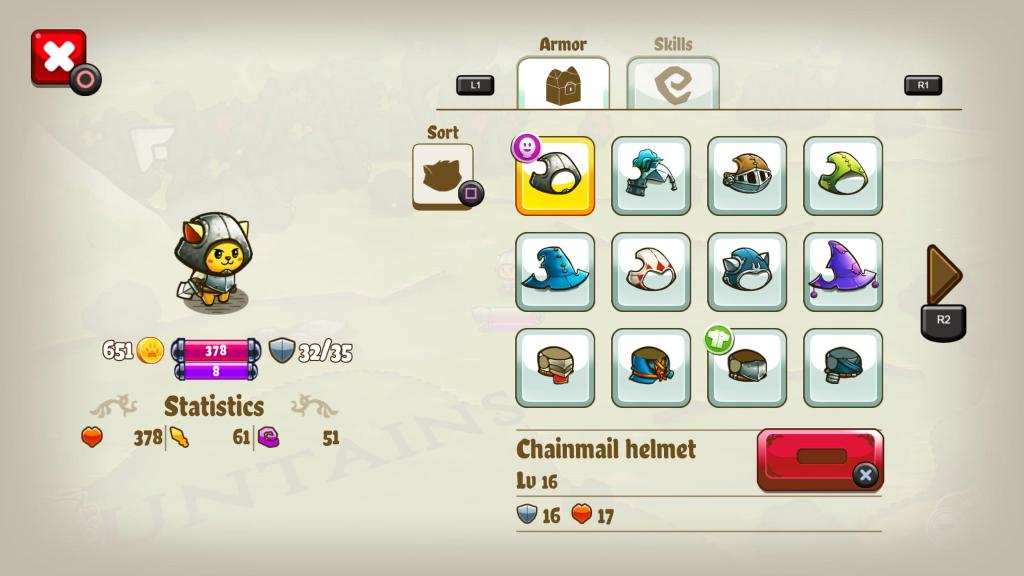Sort armor with the cat-head Sort button
1024x576 pixels.
(443, 176)
